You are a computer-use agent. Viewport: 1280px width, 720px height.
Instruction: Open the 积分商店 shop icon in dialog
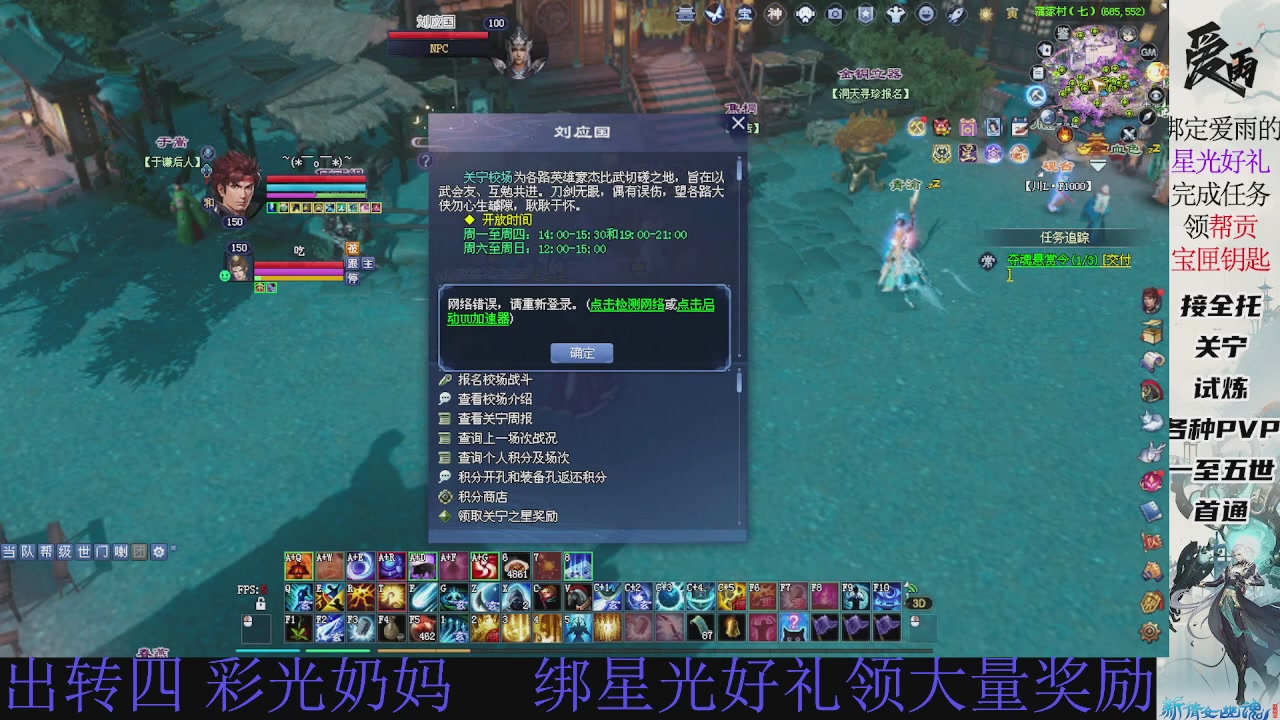click(x=446, y=495)
